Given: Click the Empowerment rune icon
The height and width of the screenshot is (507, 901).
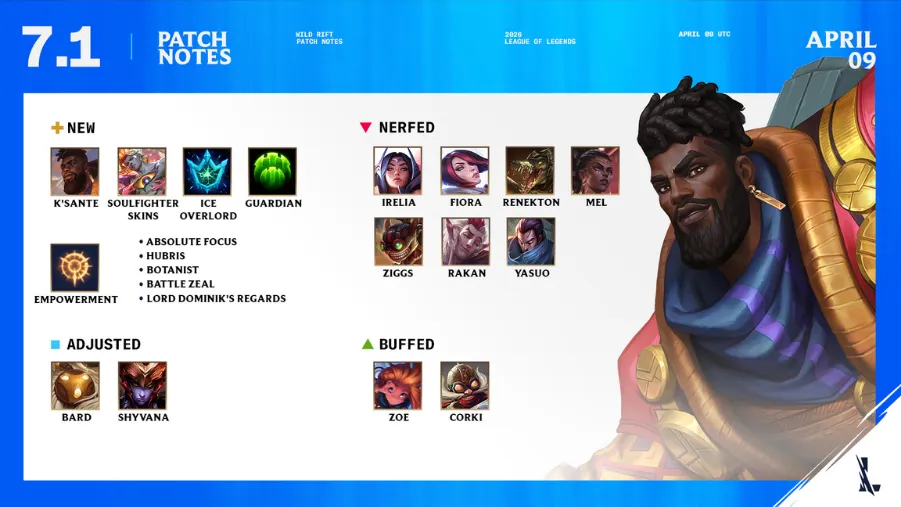Looking at the screenshot, I should 75,267.
